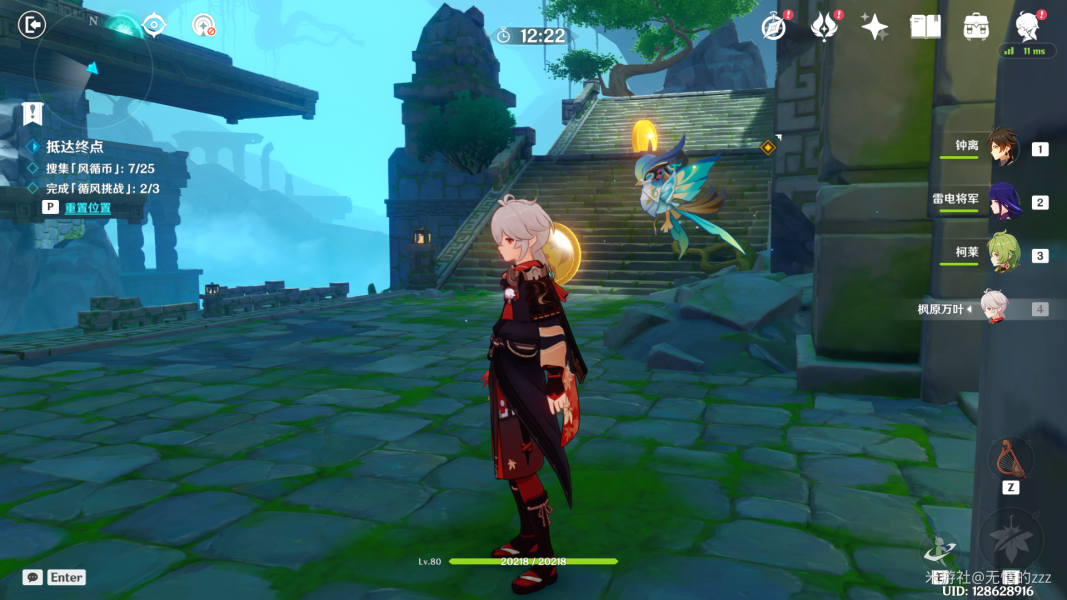1067x600 pixels.
Task: Open the compass events icon
Action: pos(774,27)
